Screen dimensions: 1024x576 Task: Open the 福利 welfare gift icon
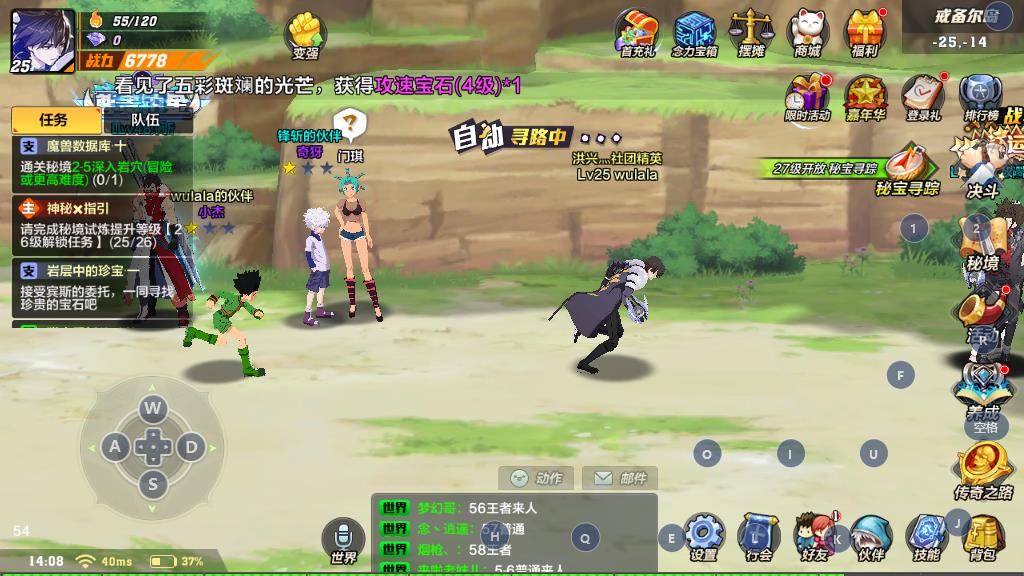coord(865,32)
